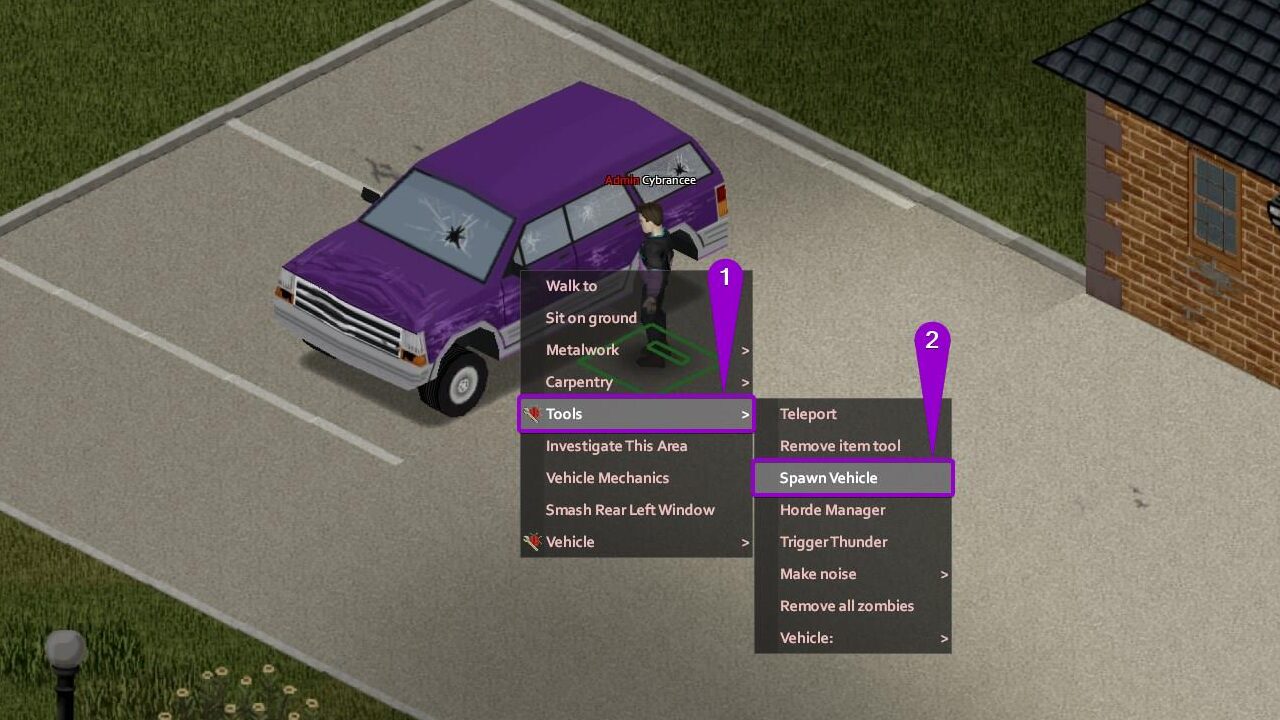Select Trigger Thunder option
This screenshot has height=720, width=1280.
[833, 542]
